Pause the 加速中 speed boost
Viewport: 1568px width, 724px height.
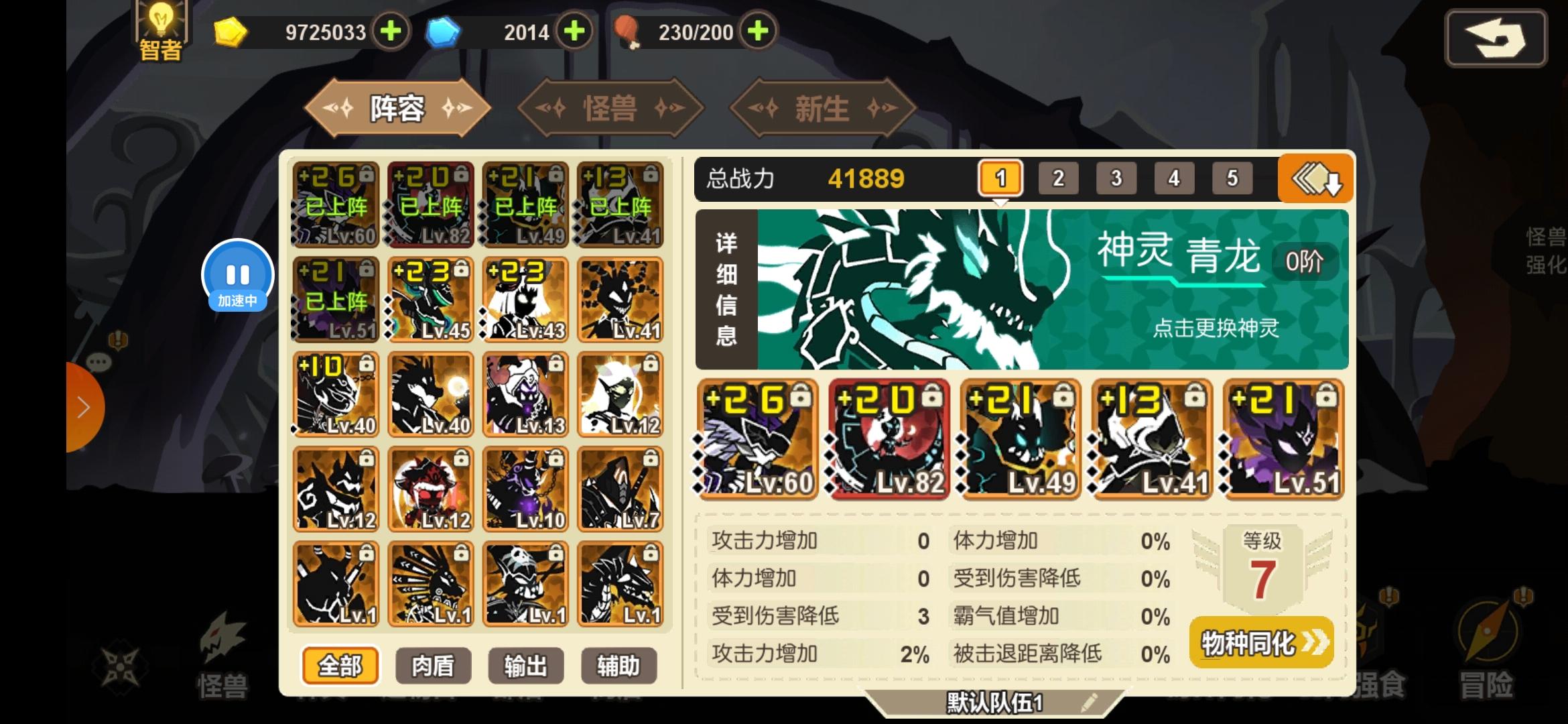pyautogui.click(x=238, y=274)
